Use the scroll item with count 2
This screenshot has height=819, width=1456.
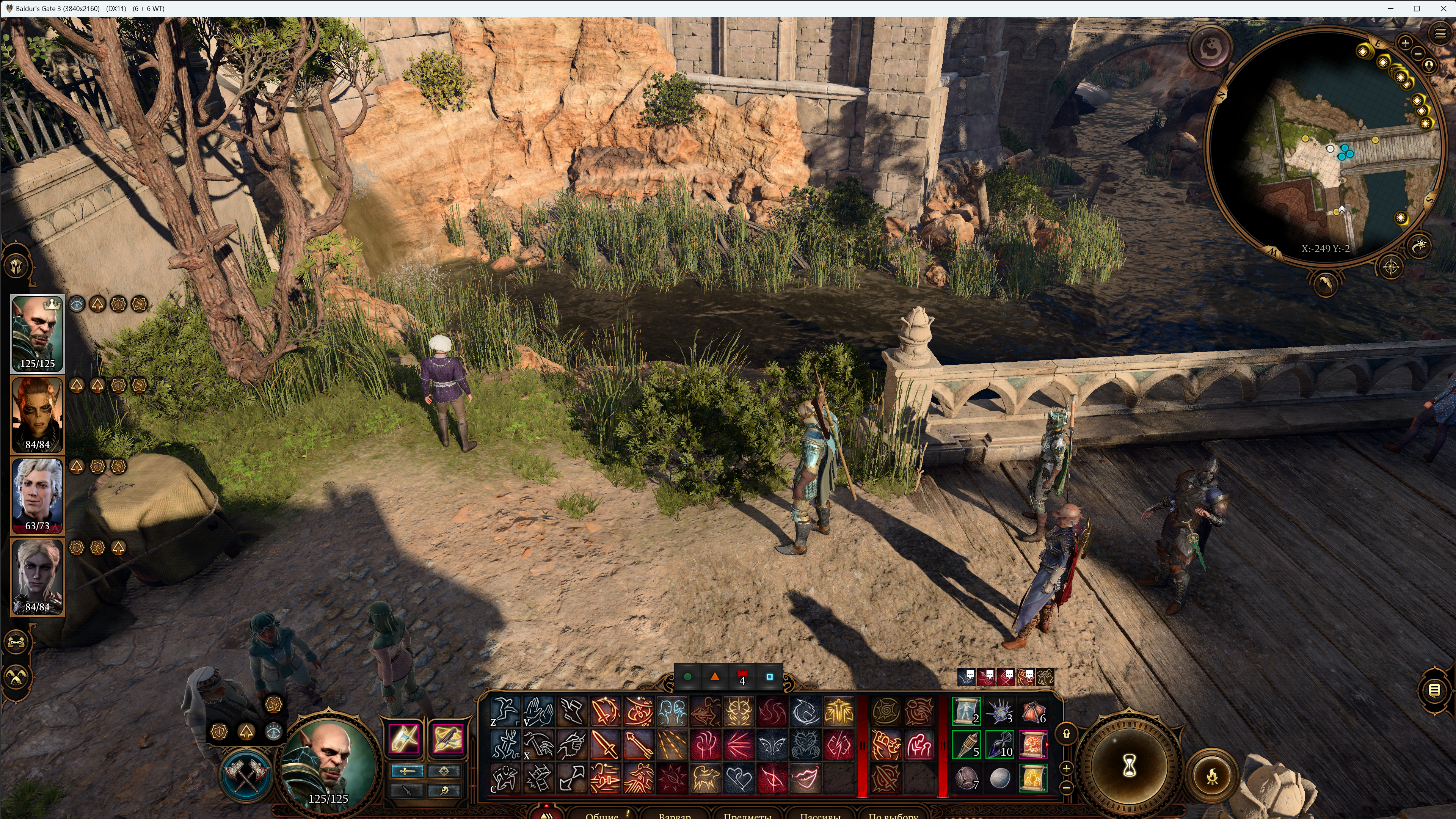point(966,711)
